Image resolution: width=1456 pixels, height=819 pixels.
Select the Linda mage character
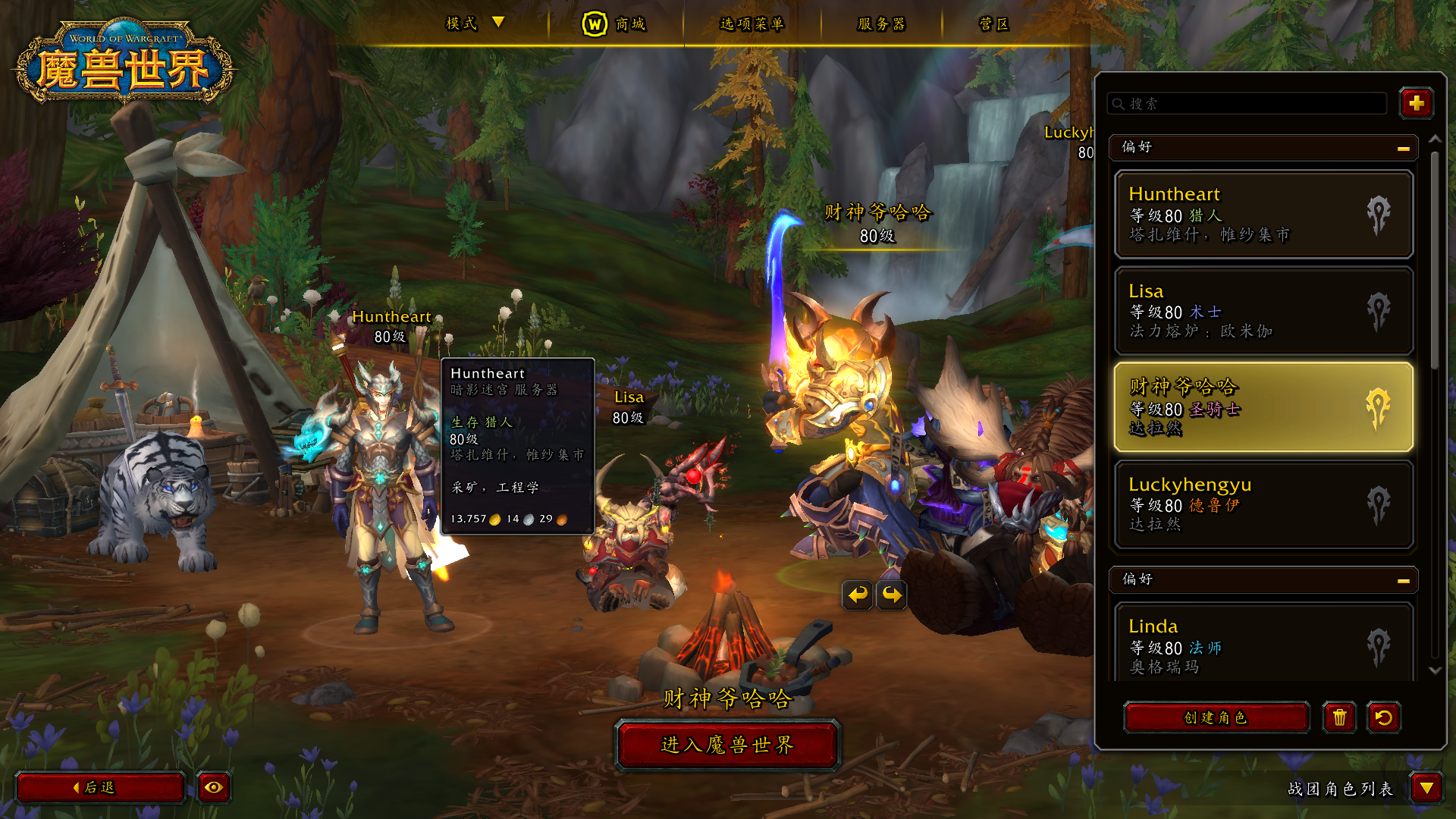tap(1263, 645)
